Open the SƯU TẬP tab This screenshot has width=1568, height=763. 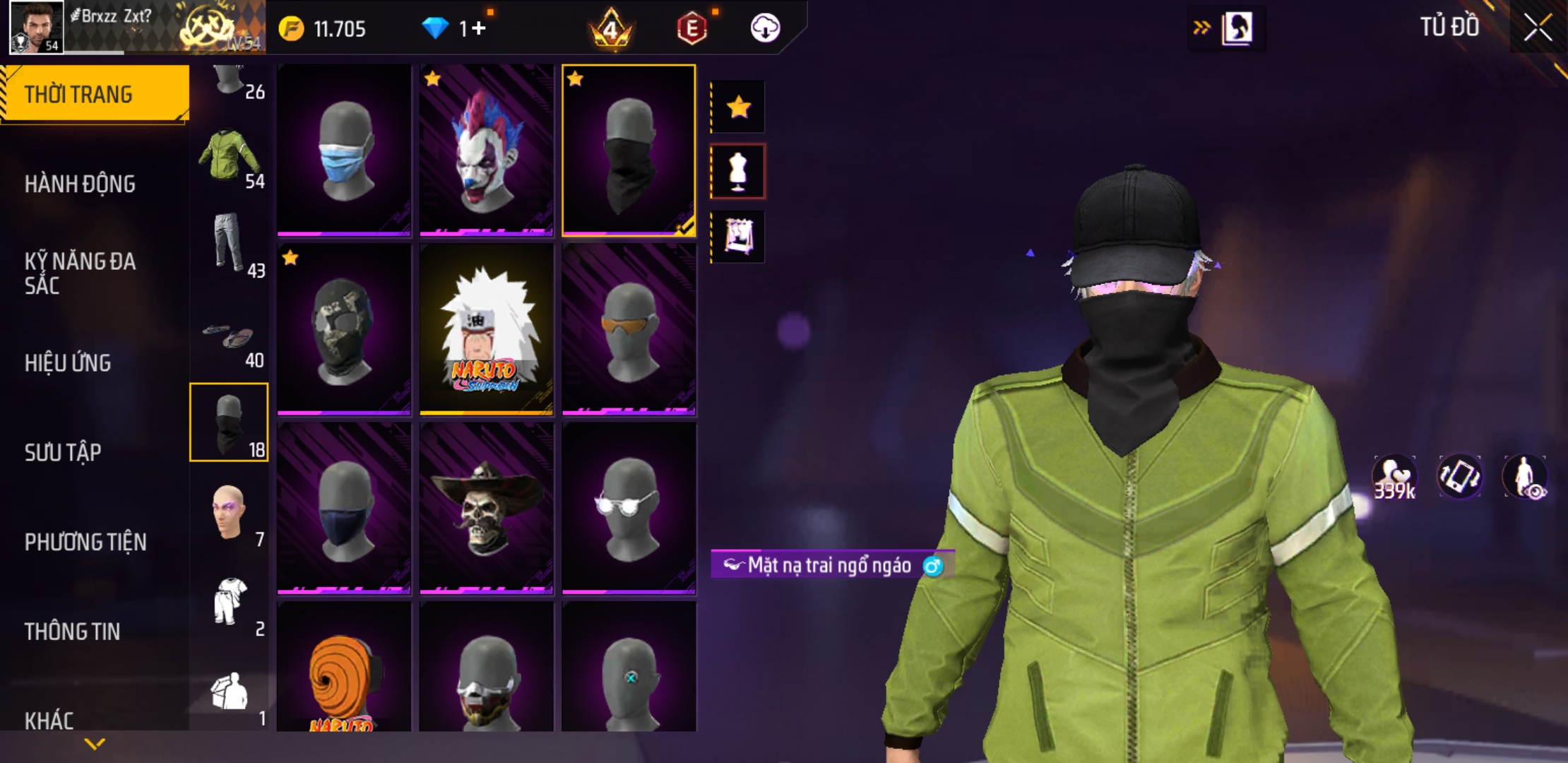63,452
